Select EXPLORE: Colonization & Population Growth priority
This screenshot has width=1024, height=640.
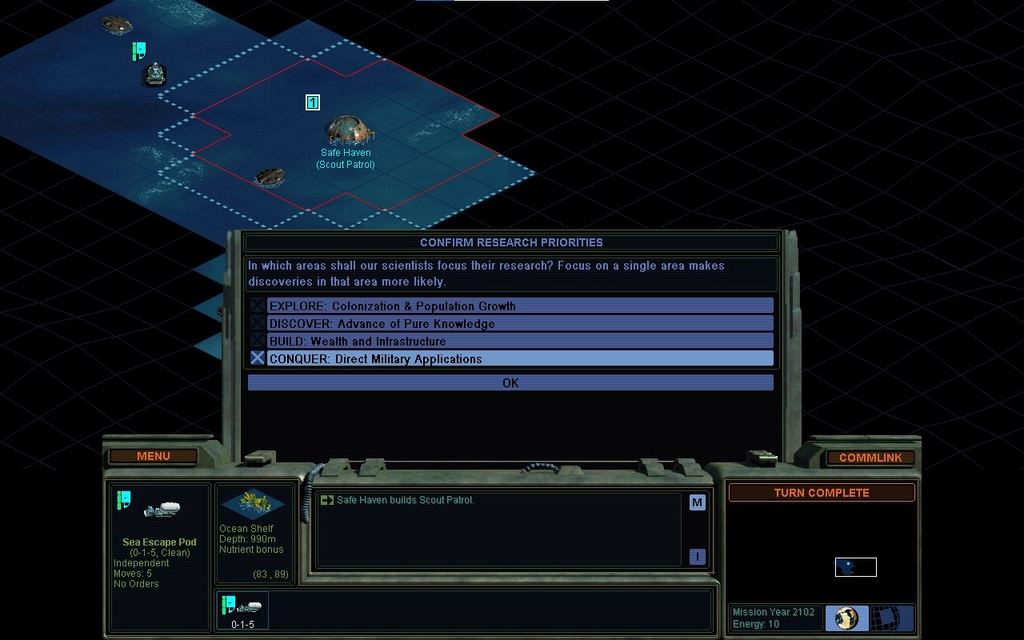click(510, 306)
